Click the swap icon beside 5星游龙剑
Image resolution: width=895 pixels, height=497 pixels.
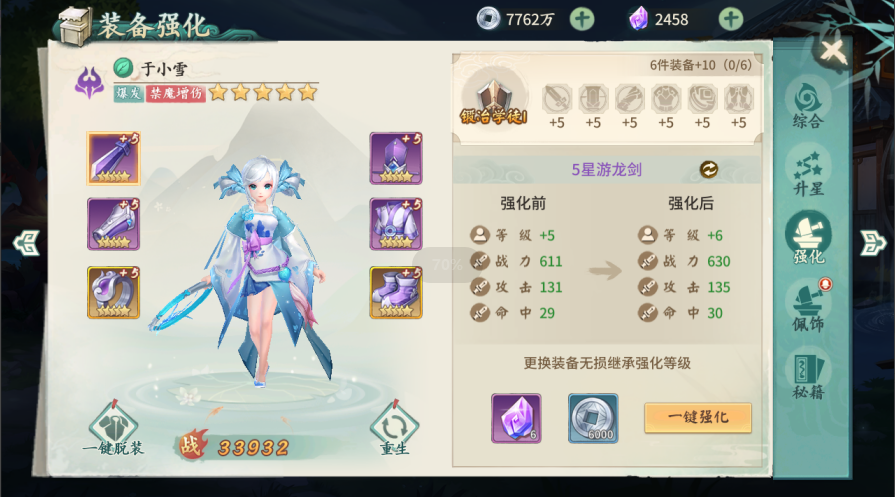708,169
